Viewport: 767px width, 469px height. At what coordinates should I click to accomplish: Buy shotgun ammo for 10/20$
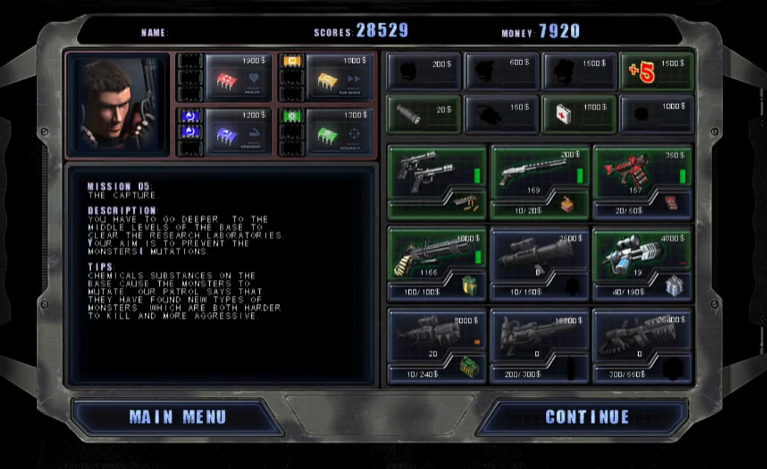point(540,208)
